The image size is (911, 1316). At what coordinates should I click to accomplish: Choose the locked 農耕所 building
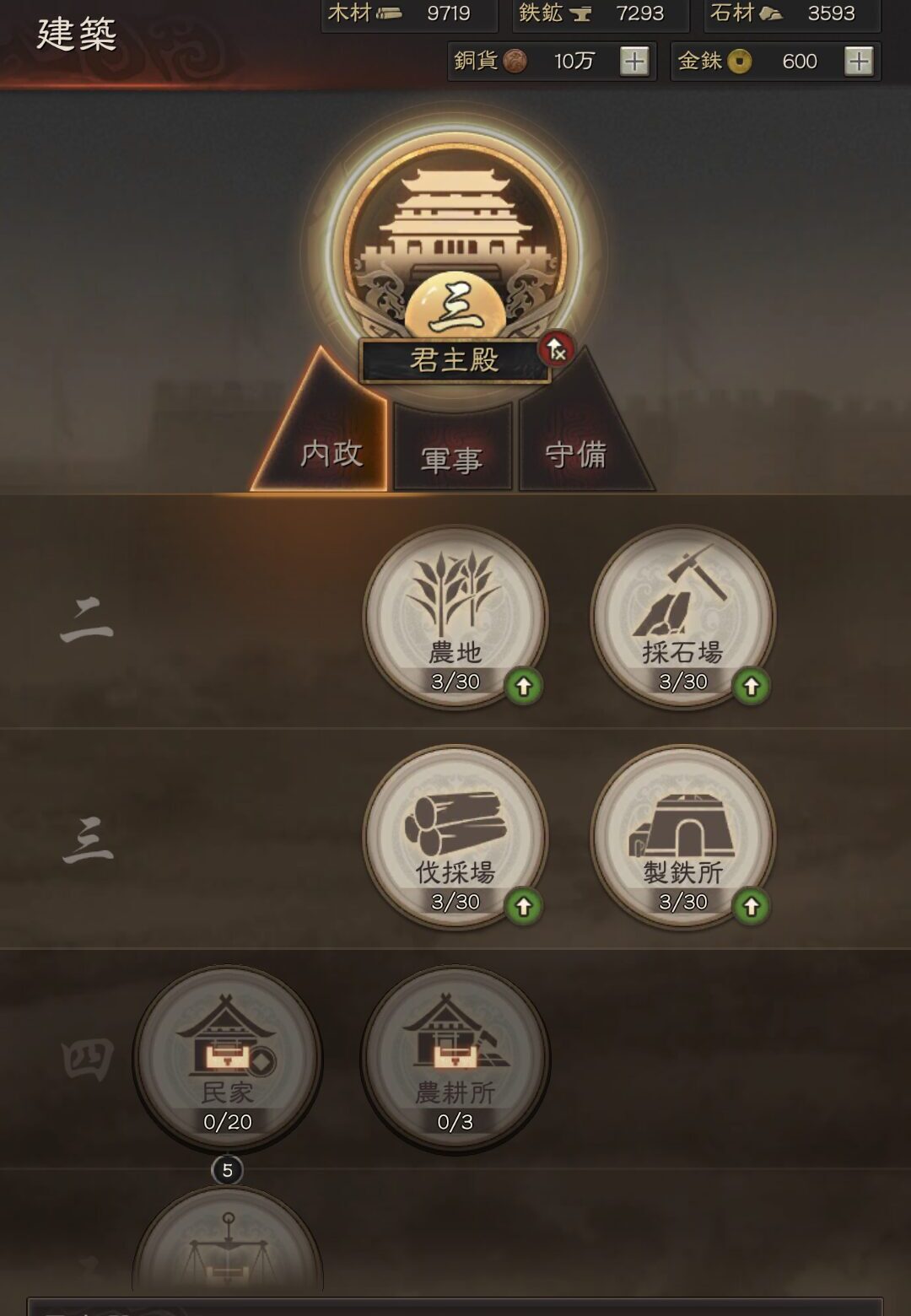[x=455, y=1058]
